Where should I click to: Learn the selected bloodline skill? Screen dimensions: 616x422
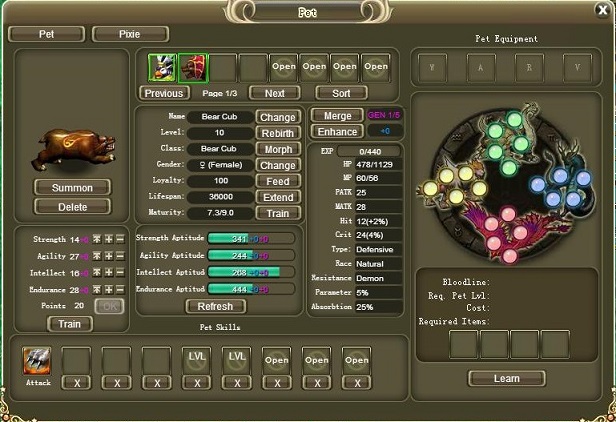tap(507, 379)
